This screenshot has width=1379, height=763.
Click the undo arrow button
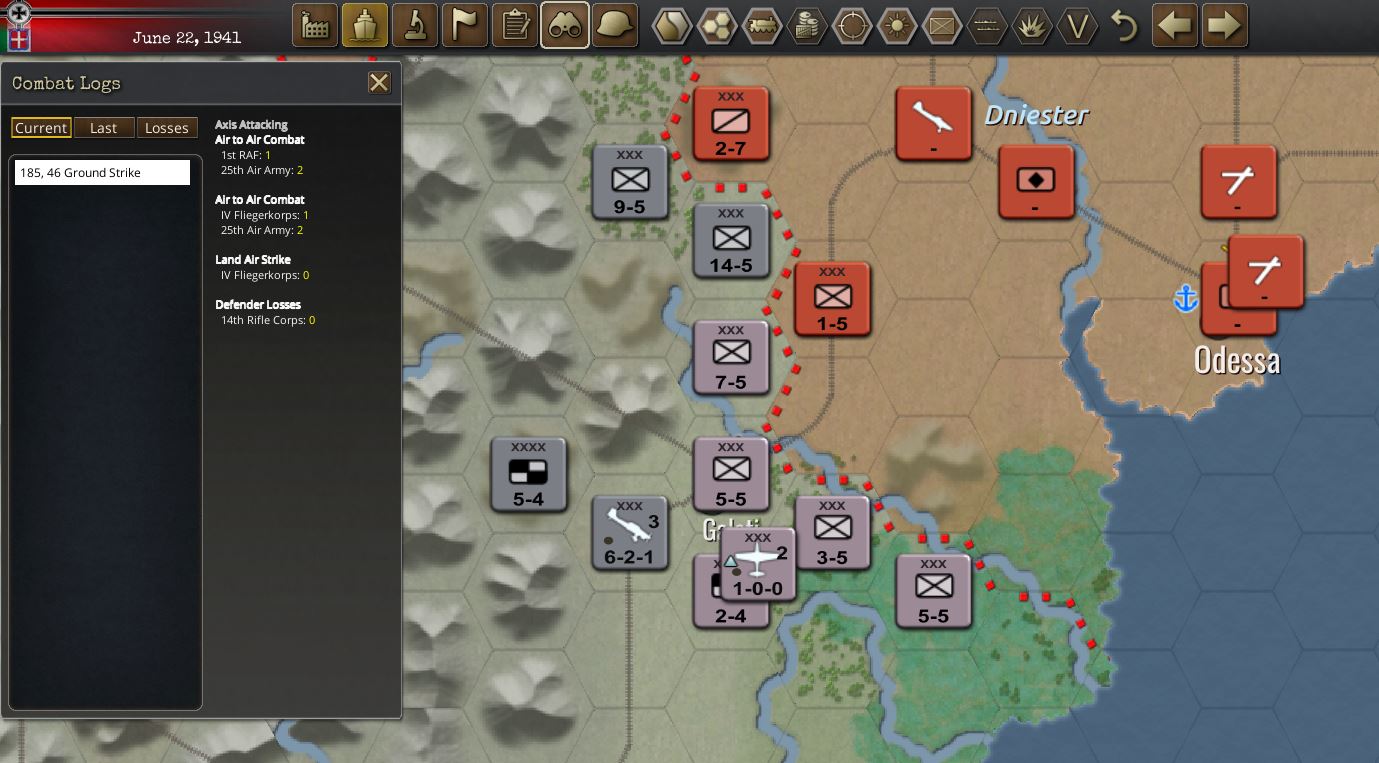click(1124, 25)
